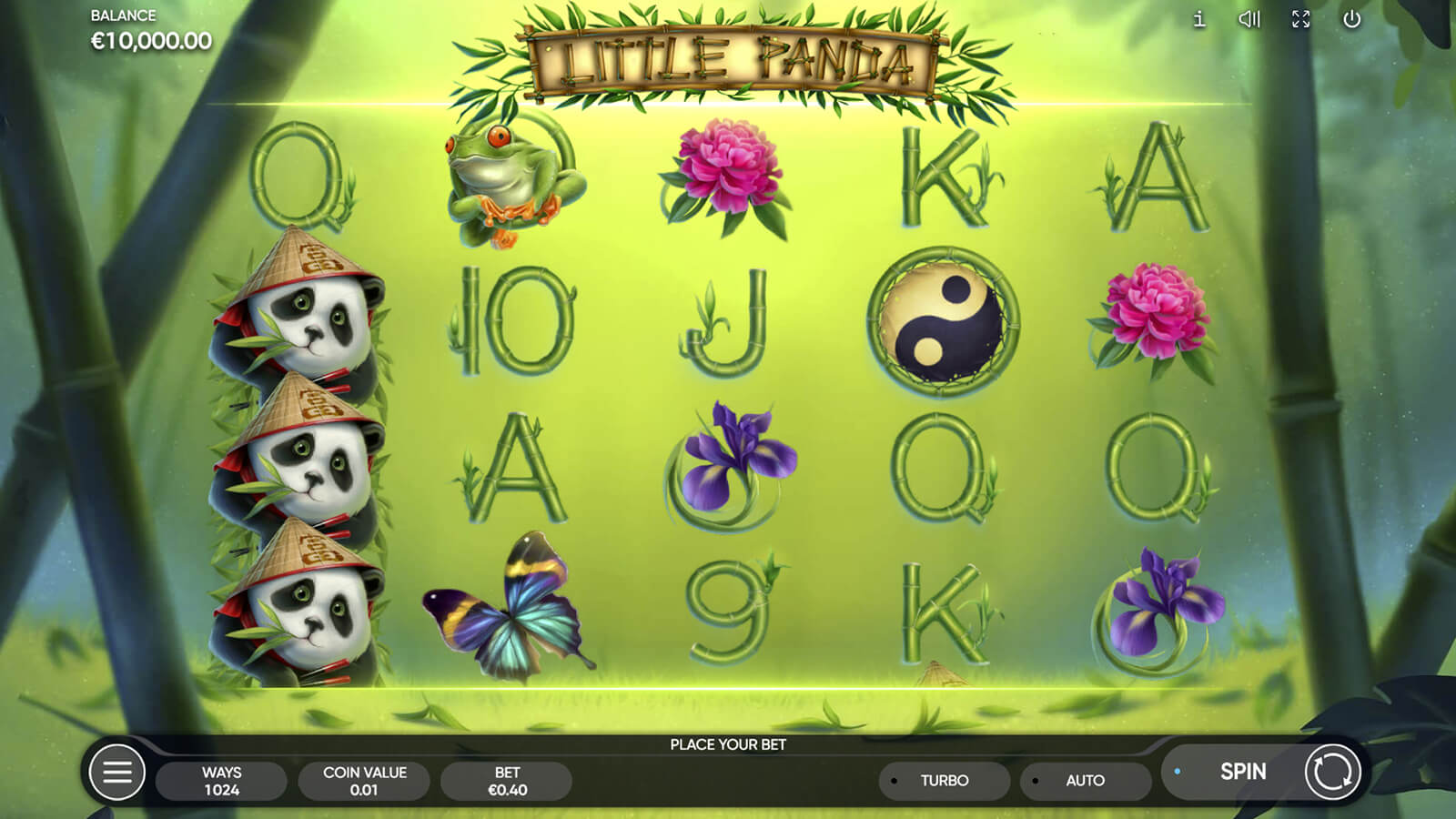
Task: Adjust the bet amount
Action: click(x=507, y=781)
